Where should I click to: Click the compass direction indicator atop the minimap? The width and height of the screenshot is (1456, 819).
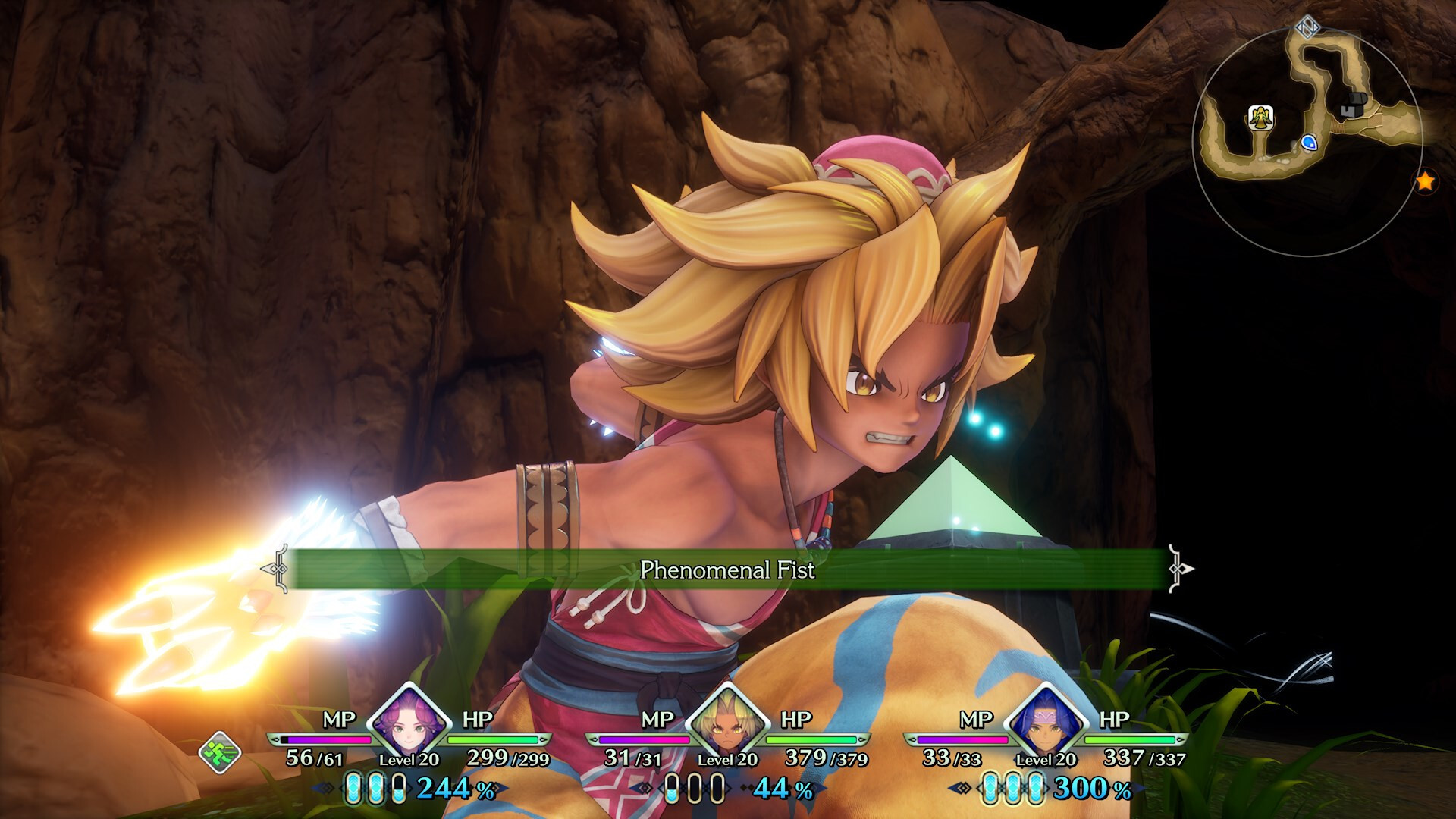tap(1307, 27)
